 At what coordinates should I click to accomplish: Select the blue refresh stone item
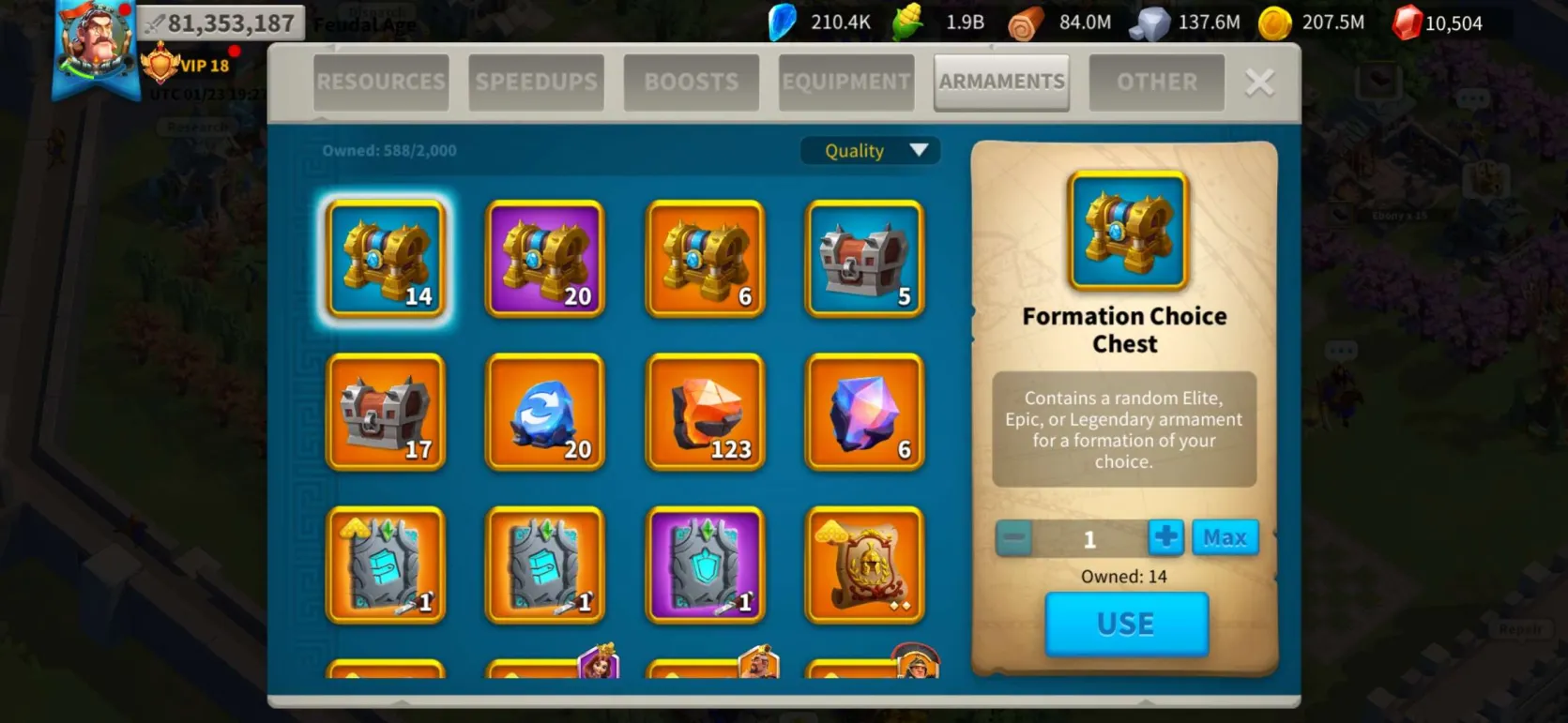(x=545, y=413)
